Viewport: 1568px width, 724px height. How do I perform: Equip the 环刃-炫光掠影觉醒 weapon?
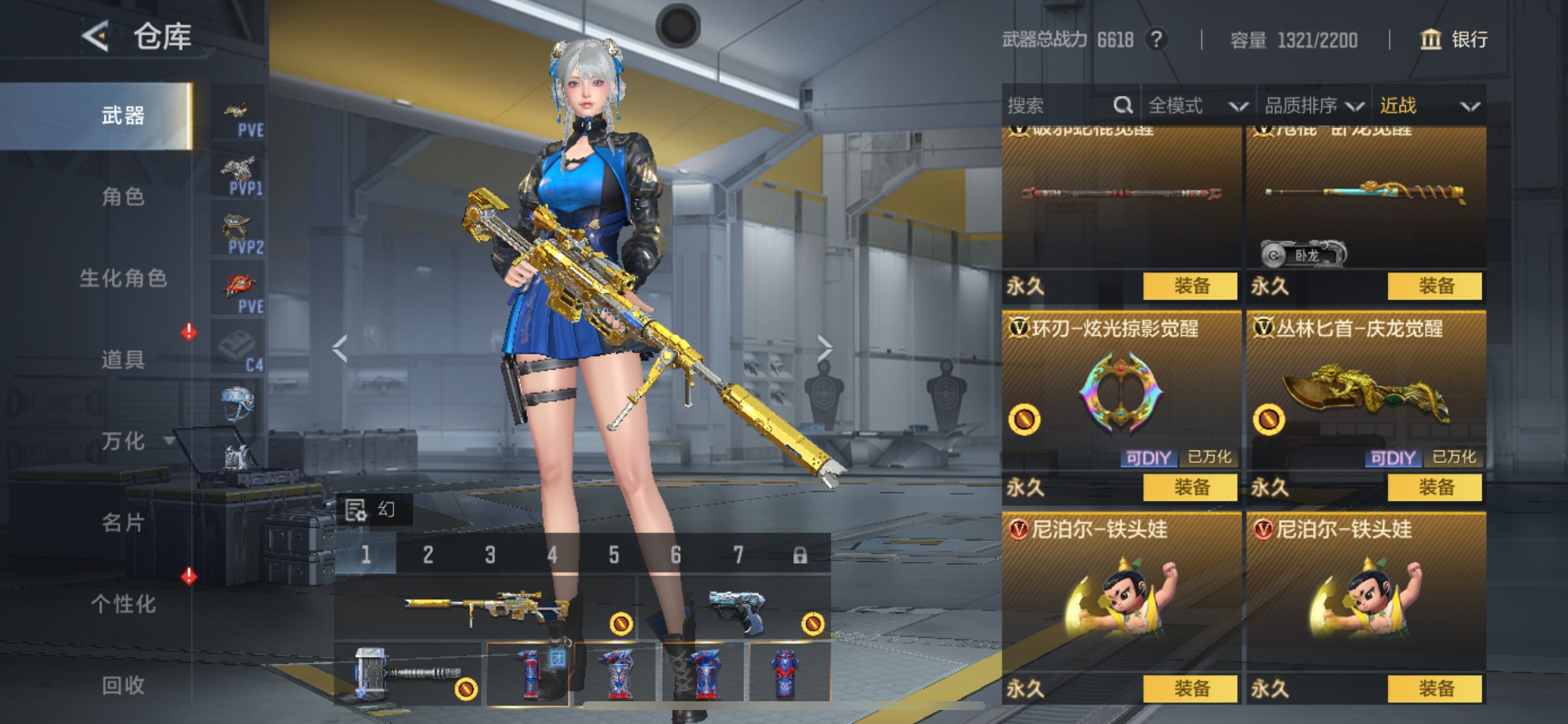click(x=1190, y=487)
